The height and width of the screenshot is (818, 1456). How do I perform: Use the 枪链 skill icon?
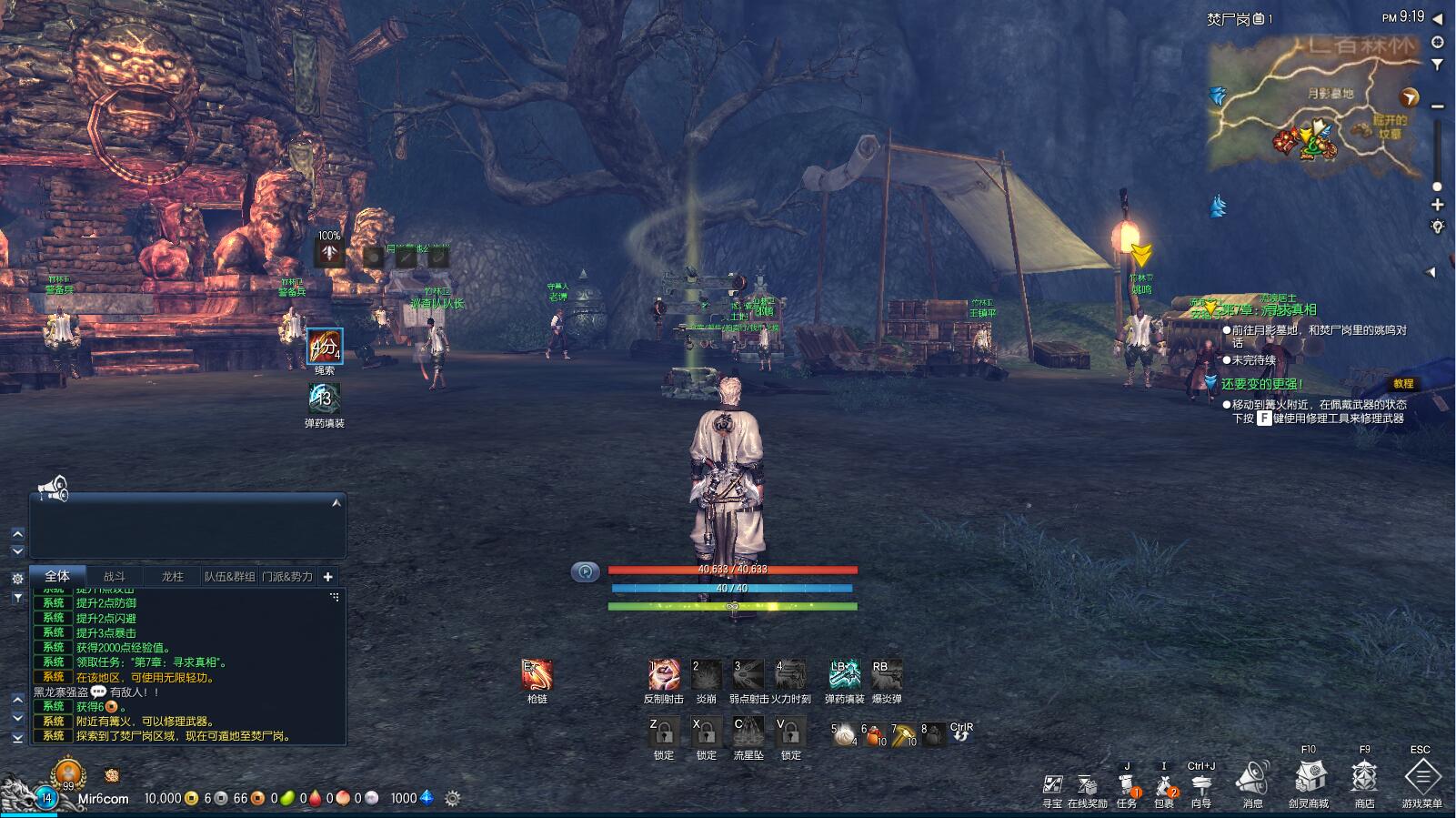pyautogui.click(x=537, y=675)
